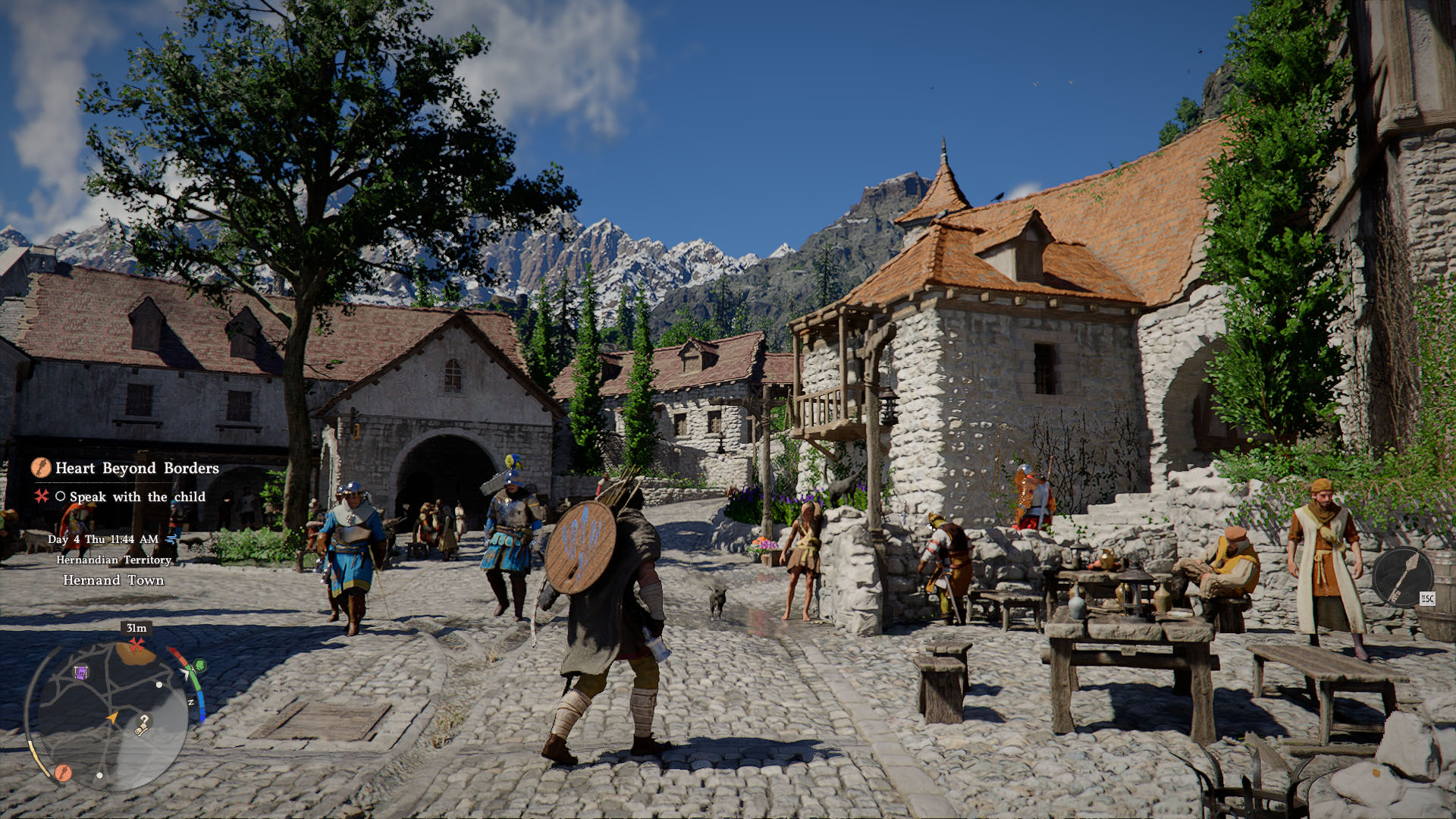
Task: Click the Hernand Town location label
Action: point(113,580)
